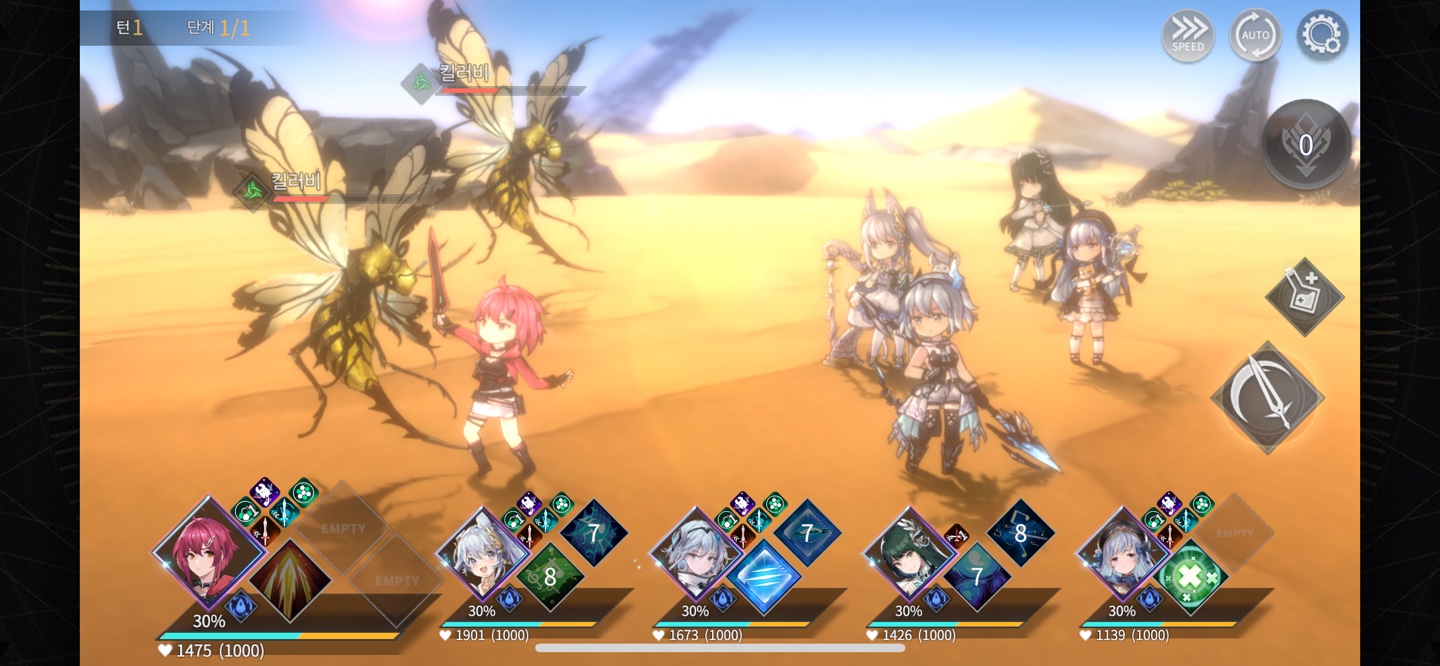Open the gear settings menu
1440x666 pixels.
1322,36
